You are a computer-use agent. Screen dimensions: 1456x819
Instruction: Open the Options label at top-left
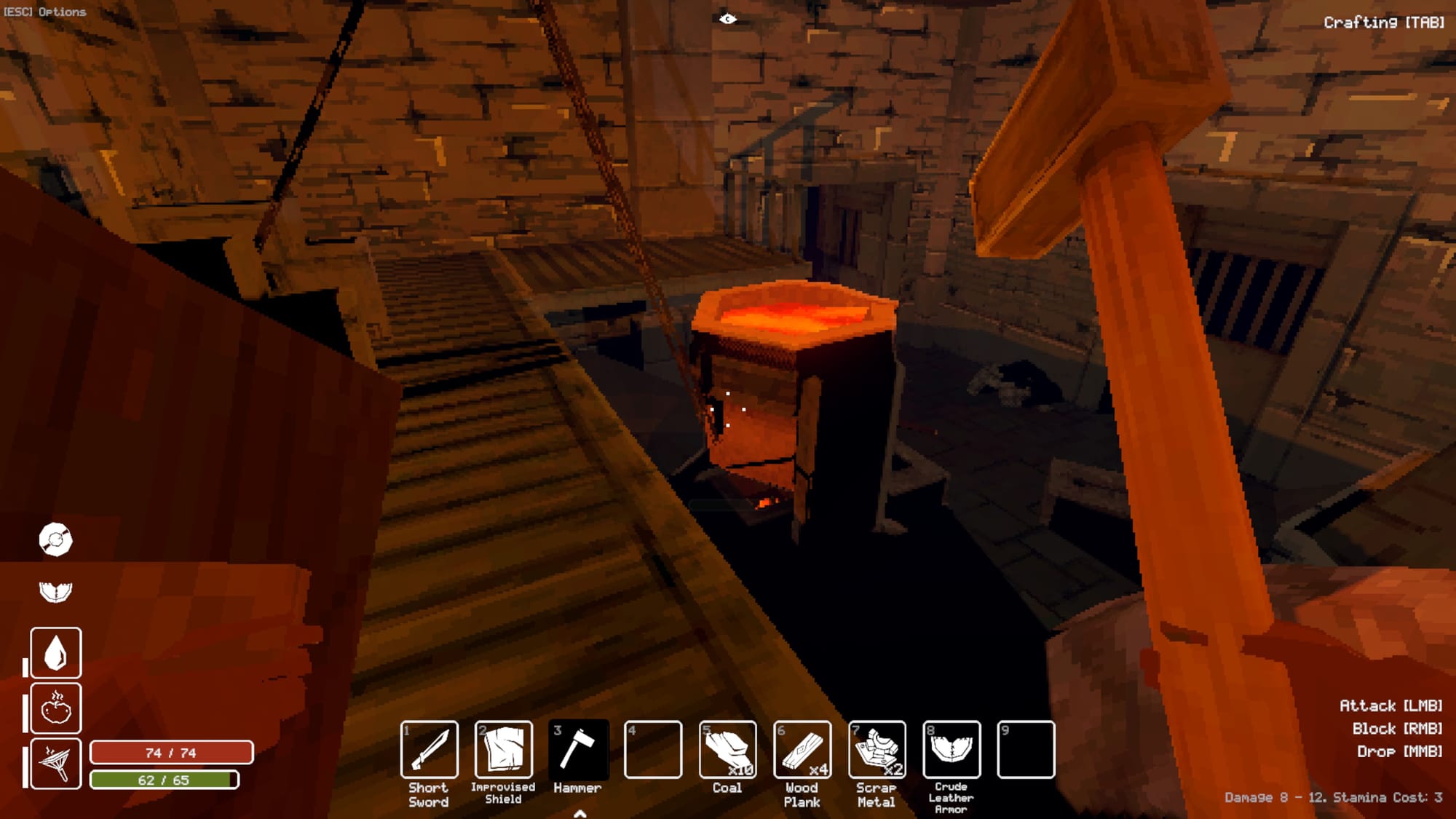(45, 12)
